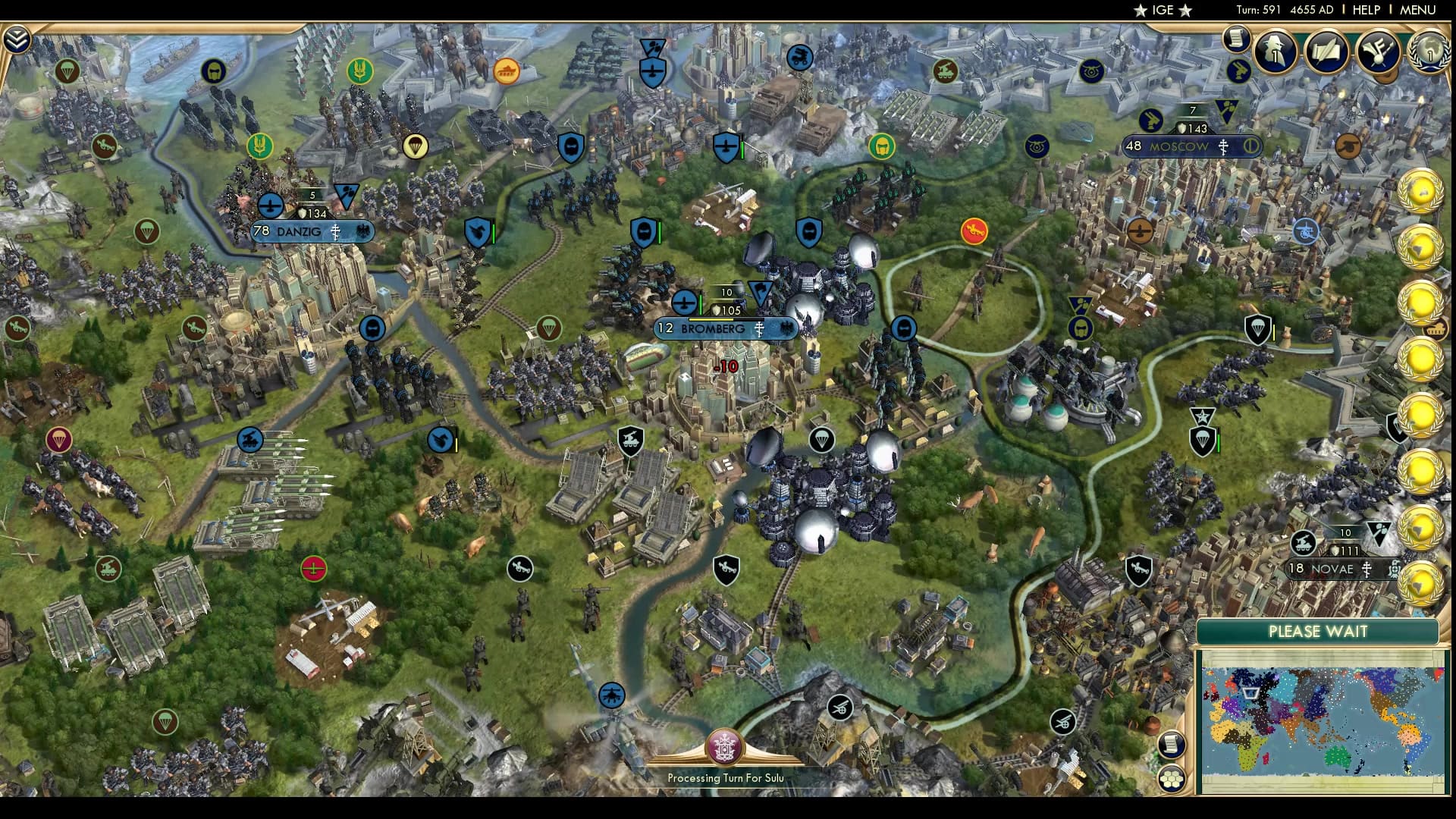1456x819 pixels.
Task: Open the Social Policies scroll icon
Action: pyautogui.click(x=1326, y=53)
